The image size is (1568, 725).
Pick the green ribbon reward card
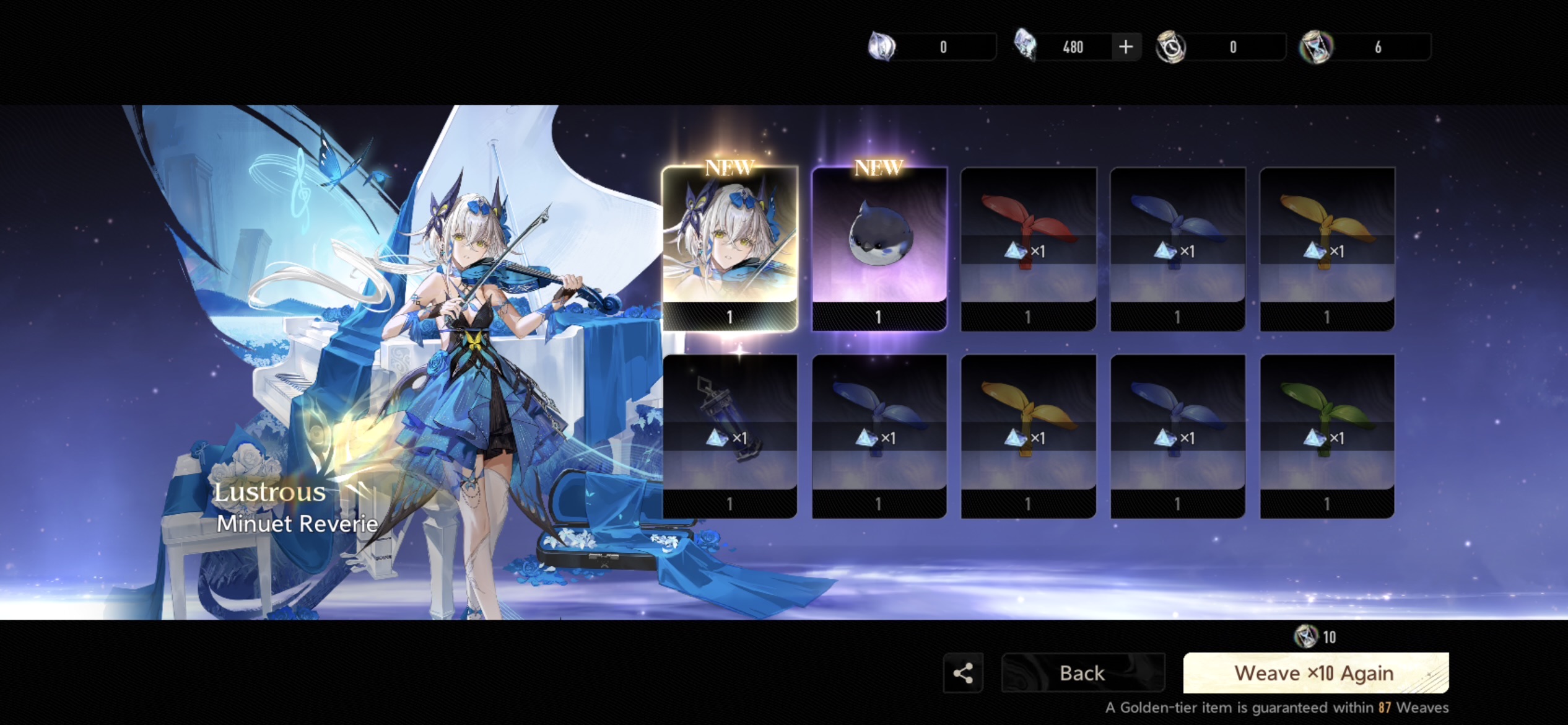(x=1327, y=436)
